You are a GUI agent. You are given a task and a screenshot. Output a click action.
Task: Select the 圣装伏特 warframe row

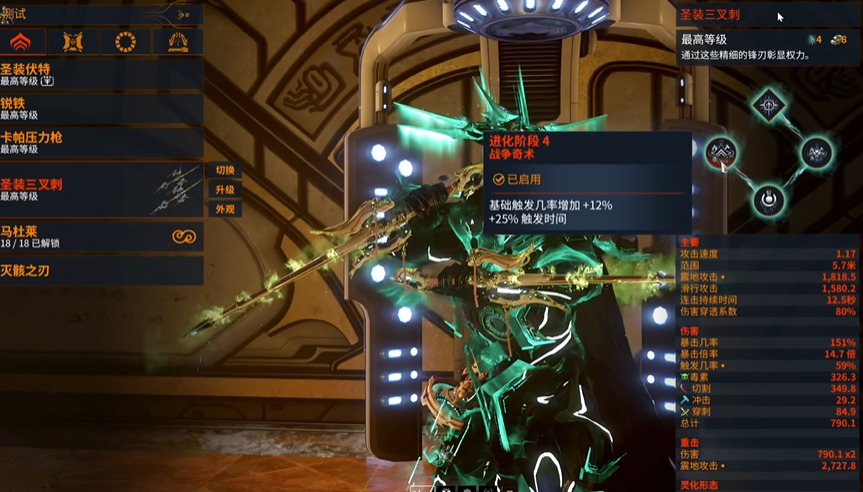click(100, 75)
